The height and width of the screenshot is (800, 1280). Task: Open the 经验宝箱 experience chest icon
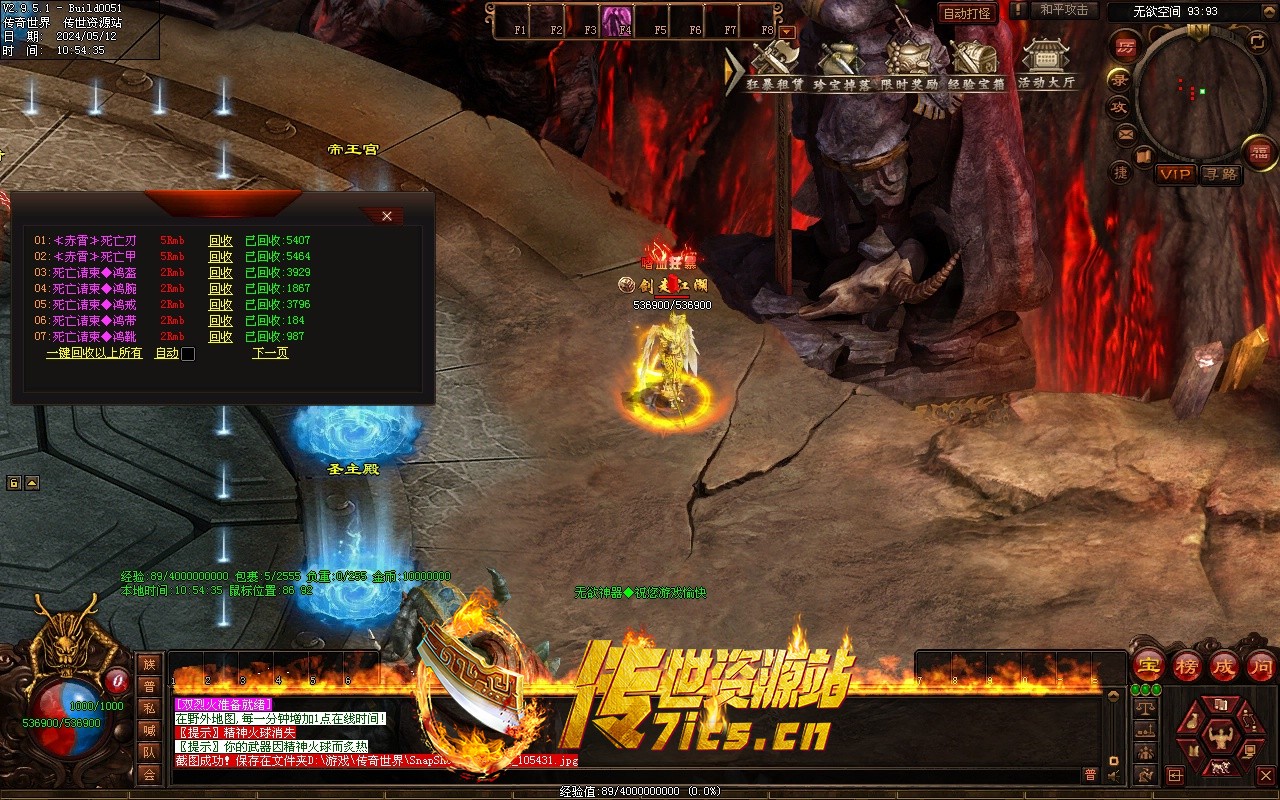click(975, 64)
